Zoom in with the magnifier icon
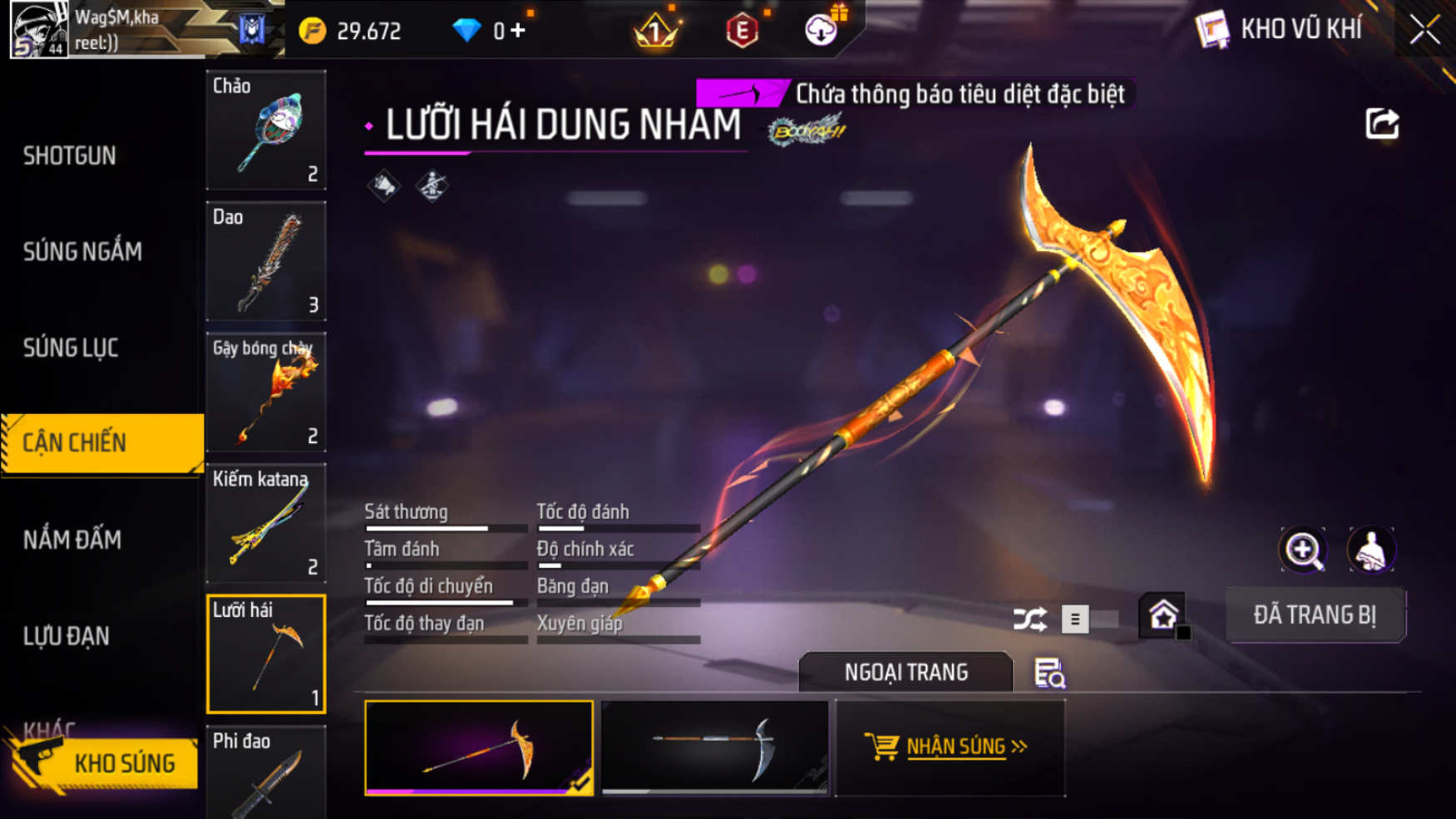 1303,550
